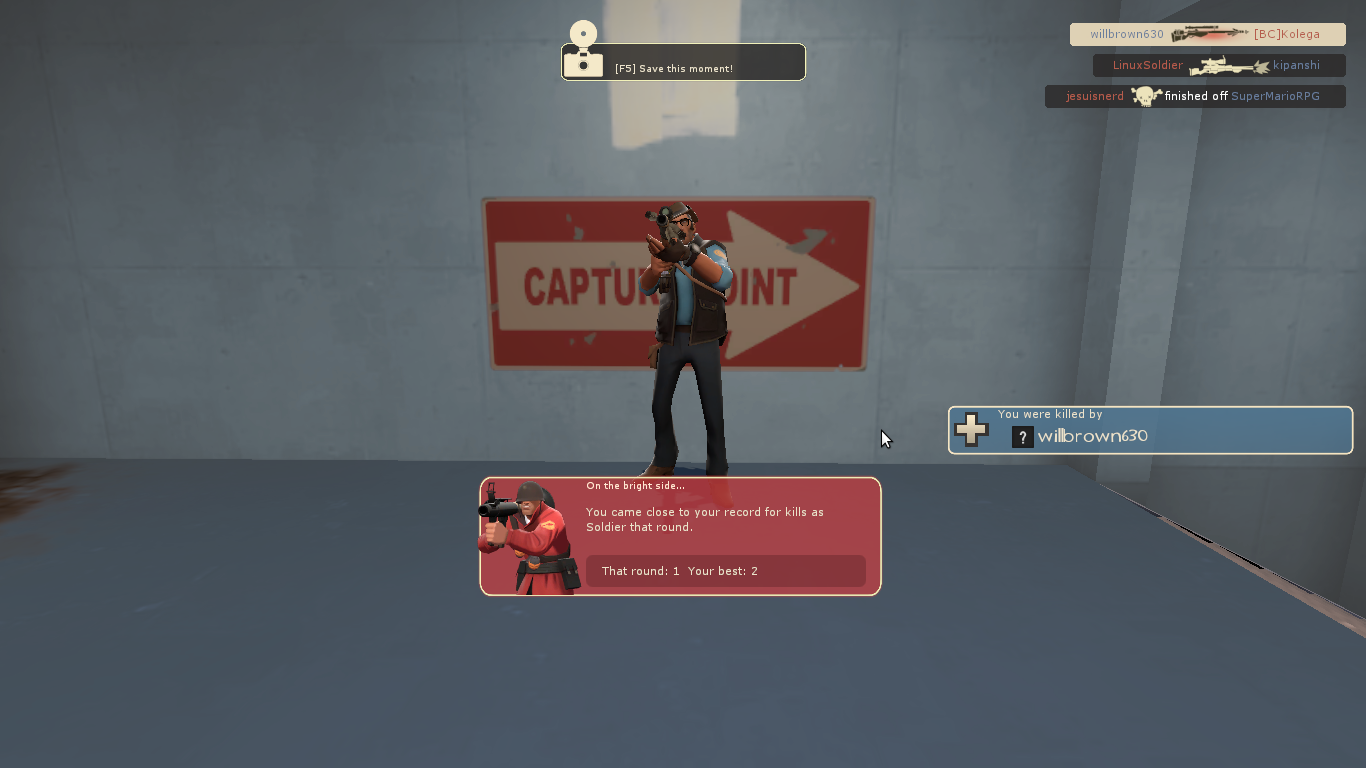Click the killer name willbrown630 in the blue panel
The image size is (1366, 768).
1091,436
